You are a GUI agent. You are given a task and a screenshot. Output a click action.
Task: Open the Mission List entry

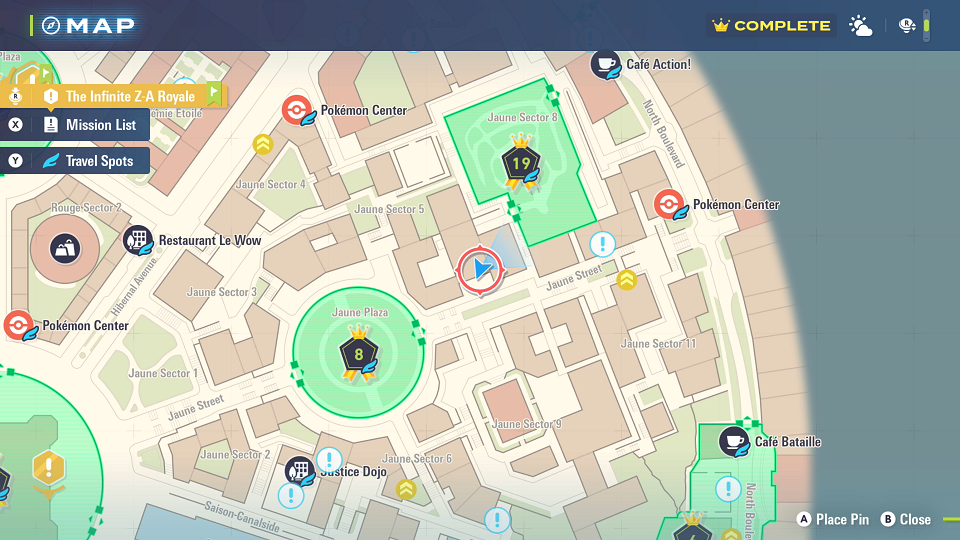(88, 125)
